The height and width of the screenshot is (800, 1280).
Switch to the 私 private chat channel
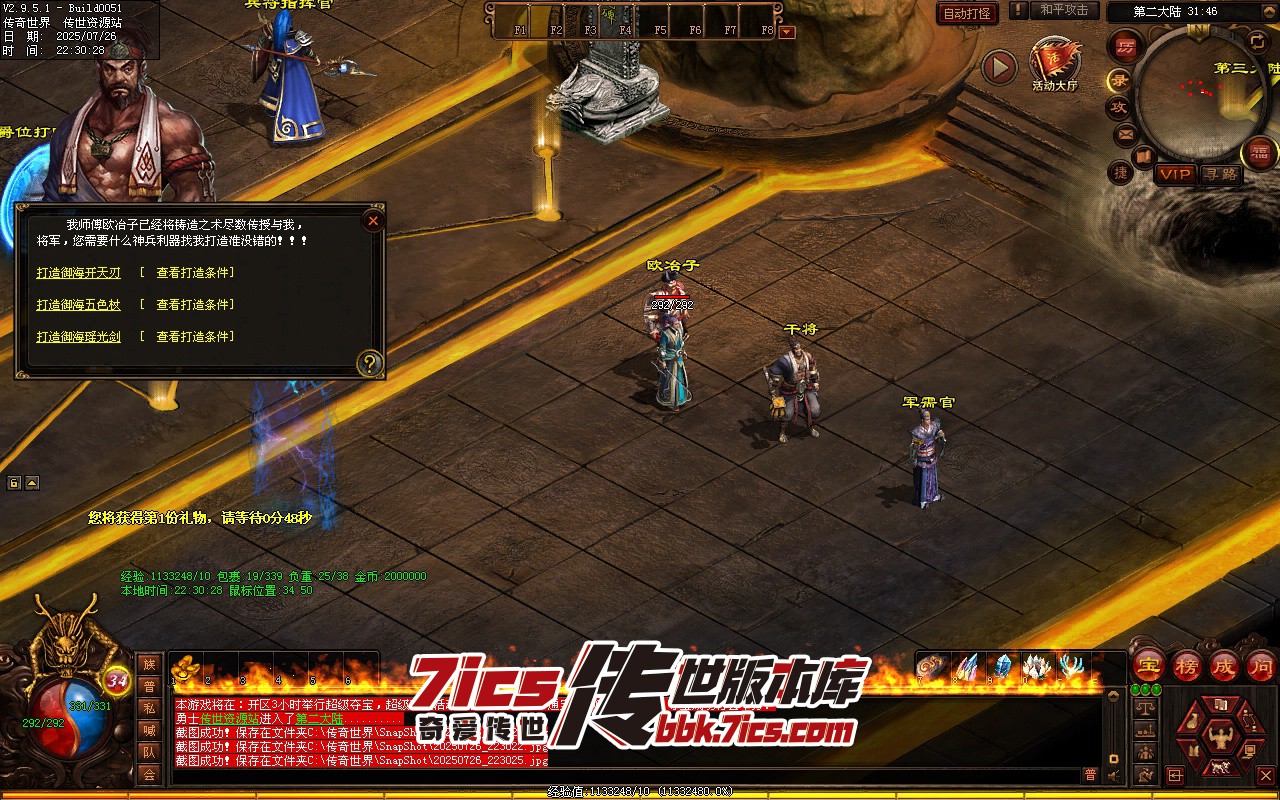[x=149, y=708]
